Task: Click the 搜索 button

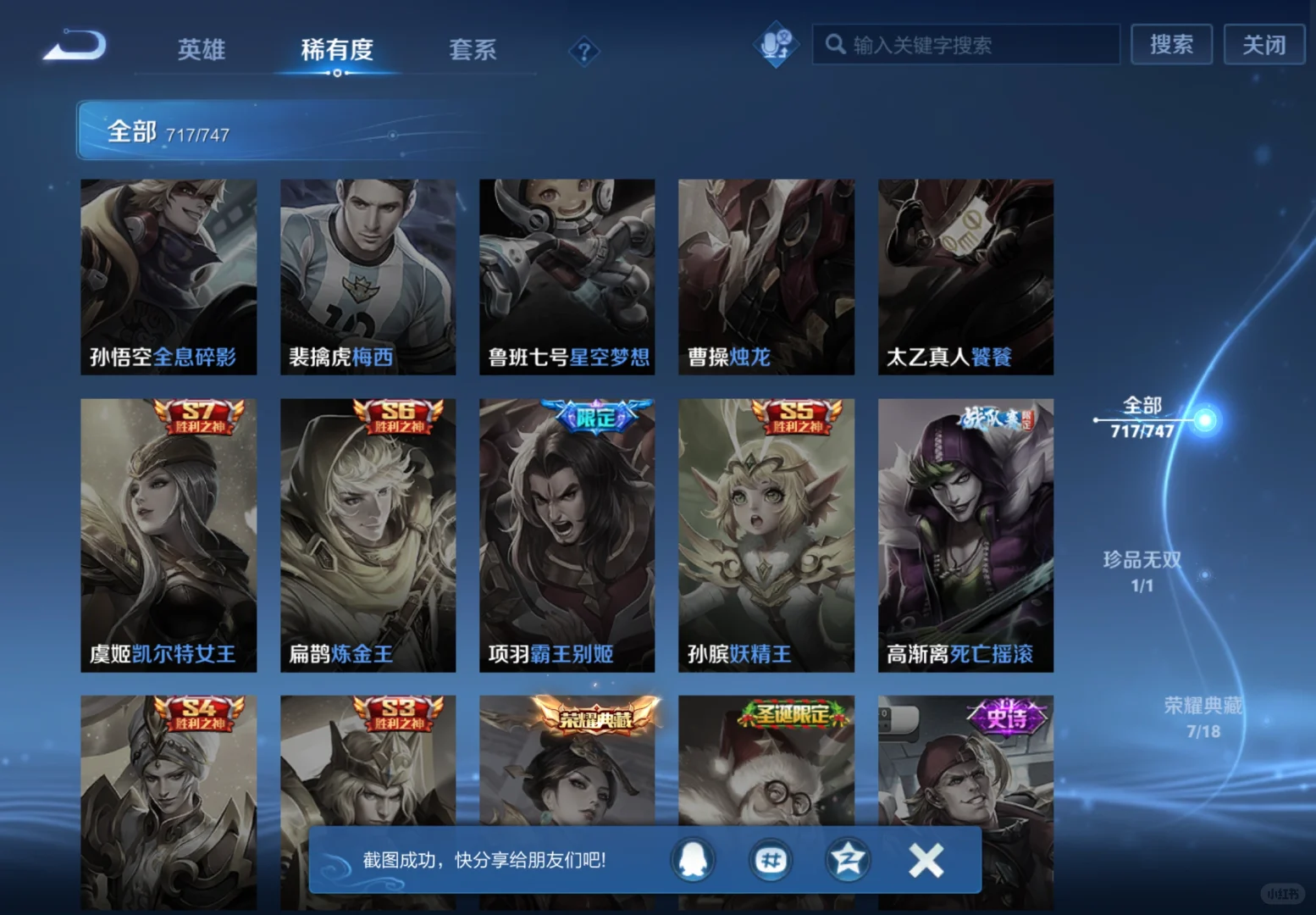Action: [1172, 44]
